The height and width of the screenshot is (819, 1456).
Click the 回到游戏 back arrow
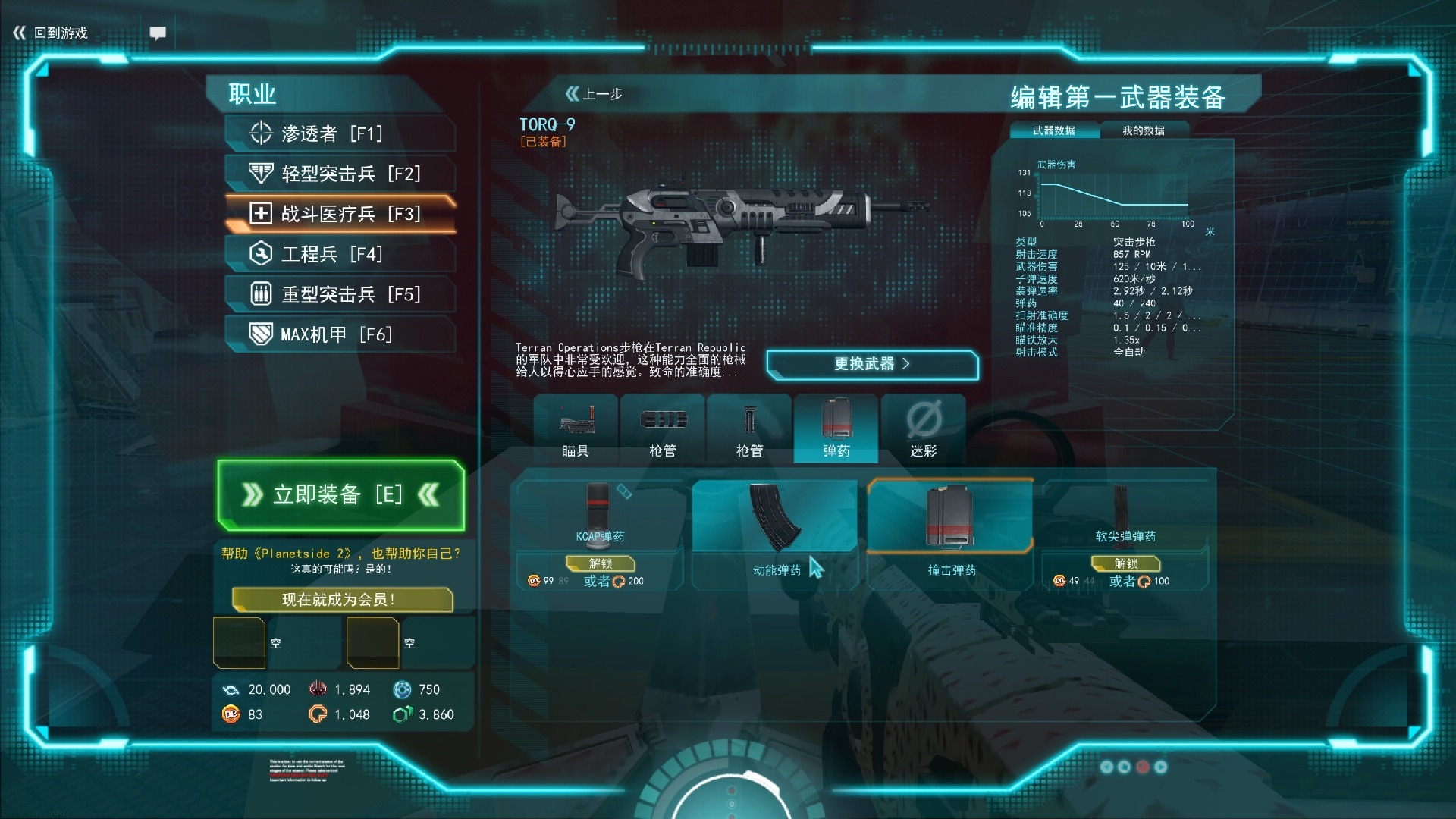(x=18, y=33)
